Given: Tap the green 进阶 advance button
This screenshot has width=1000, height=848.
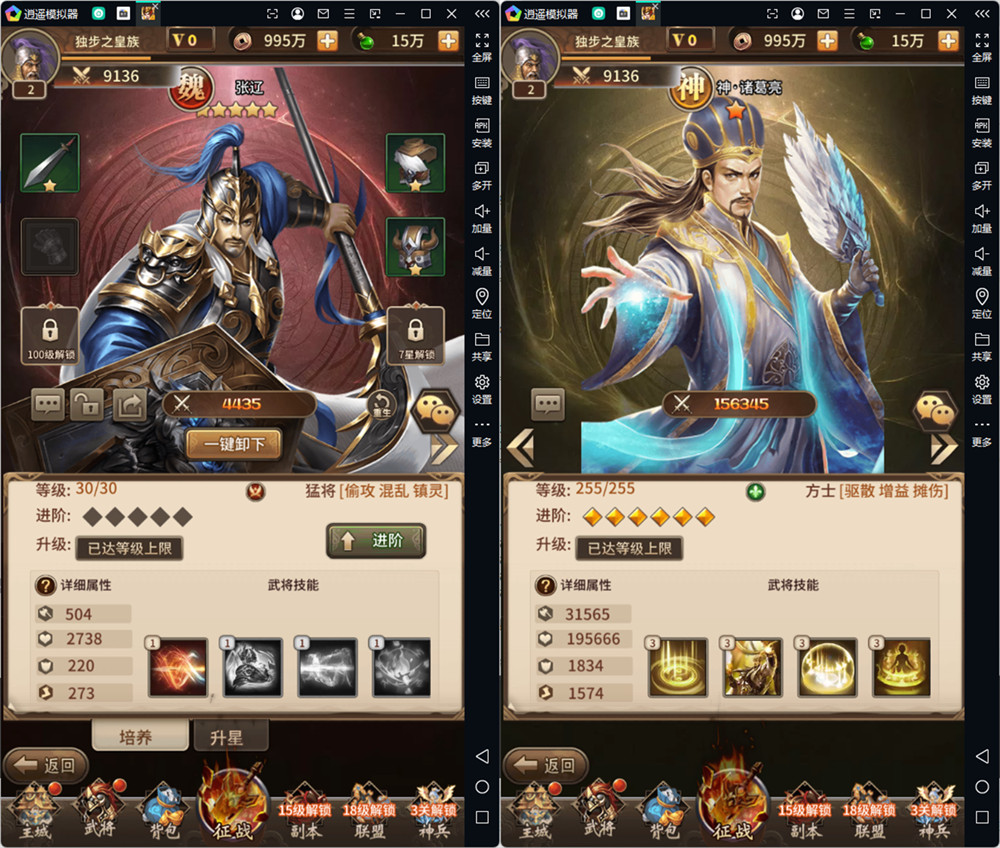Looking at the screenshot, I should point(376,541).
